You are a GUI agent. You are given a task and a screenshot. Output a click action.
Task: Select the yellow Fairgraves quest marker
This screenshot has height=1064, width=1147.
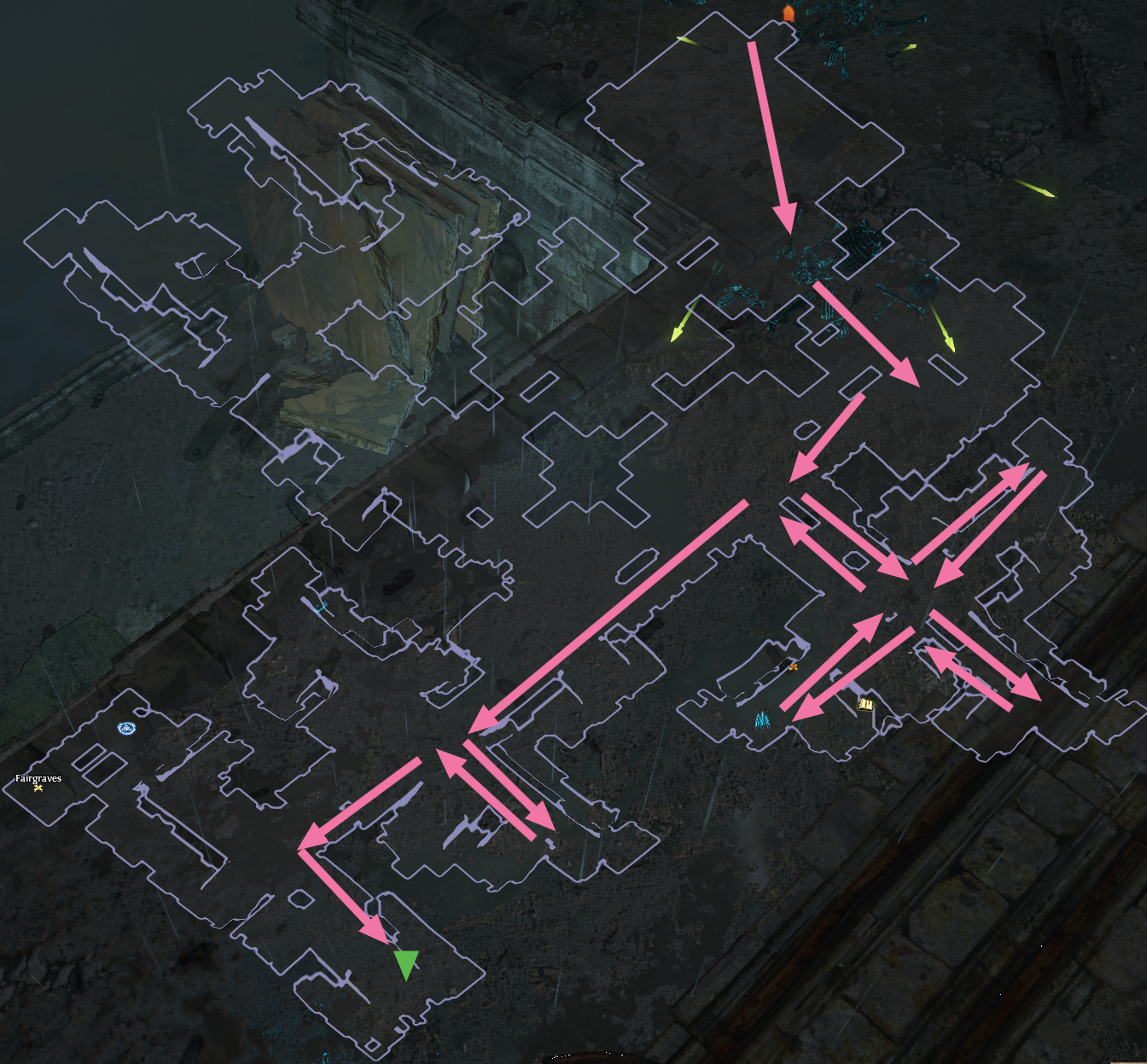point(38,788)
